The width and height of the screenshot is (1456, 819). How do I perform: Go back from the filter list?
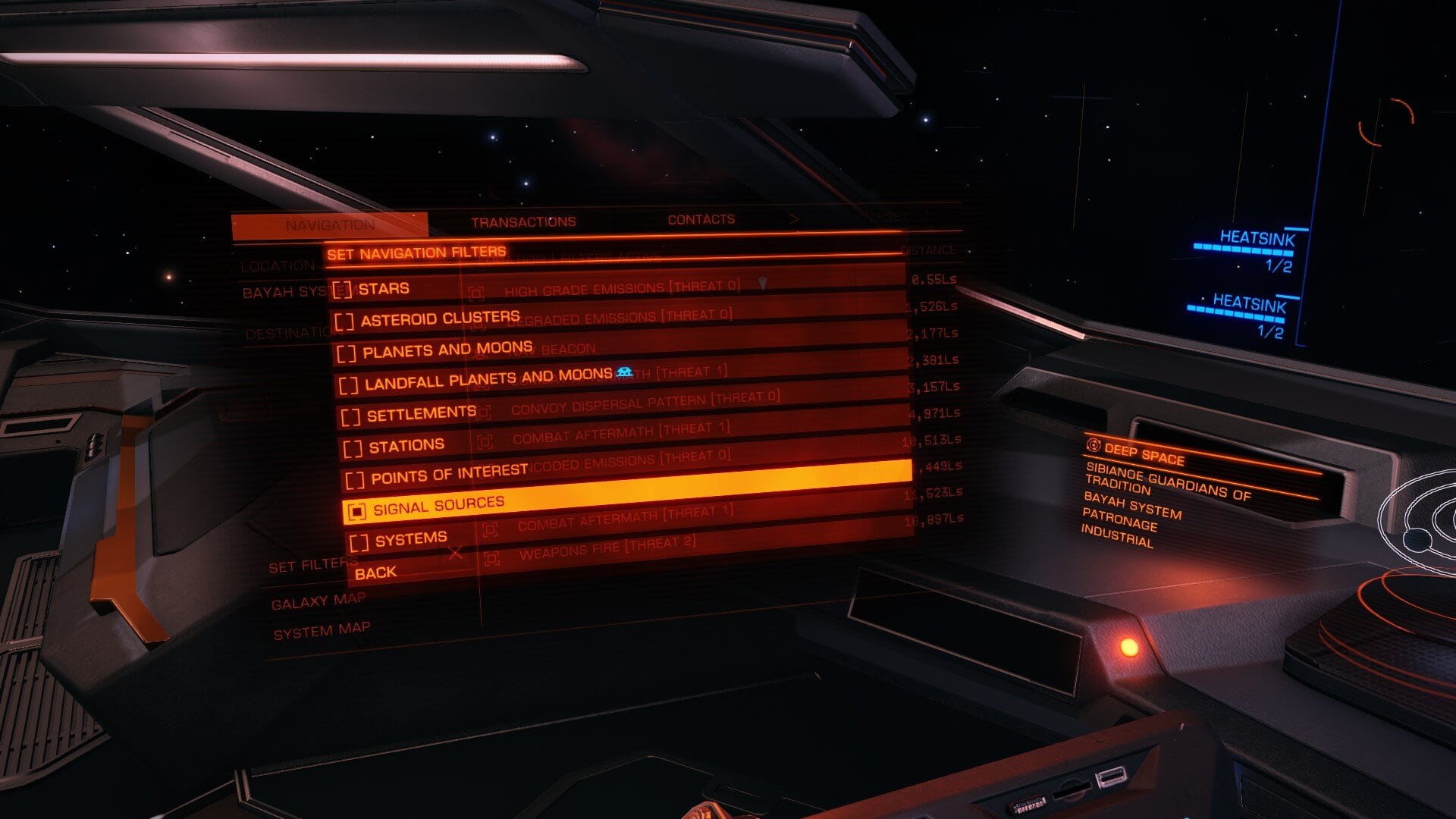(376, 573)
